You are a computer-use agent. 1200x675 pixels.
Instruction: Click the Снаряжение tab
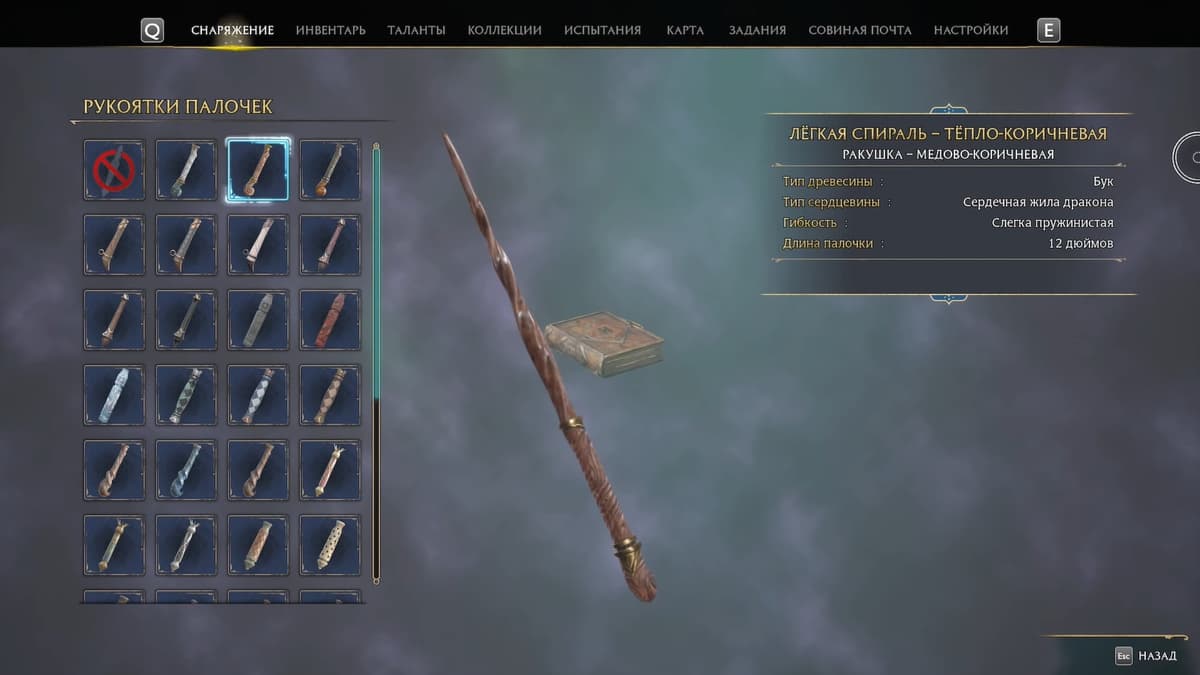point(232,30)
